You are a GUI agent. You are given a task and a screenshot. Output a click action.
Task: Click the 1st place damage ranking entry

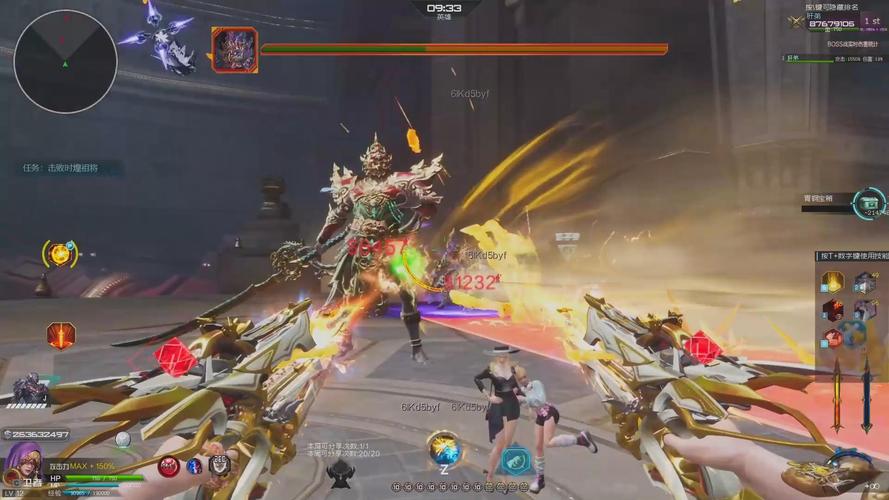click(870, 21)
